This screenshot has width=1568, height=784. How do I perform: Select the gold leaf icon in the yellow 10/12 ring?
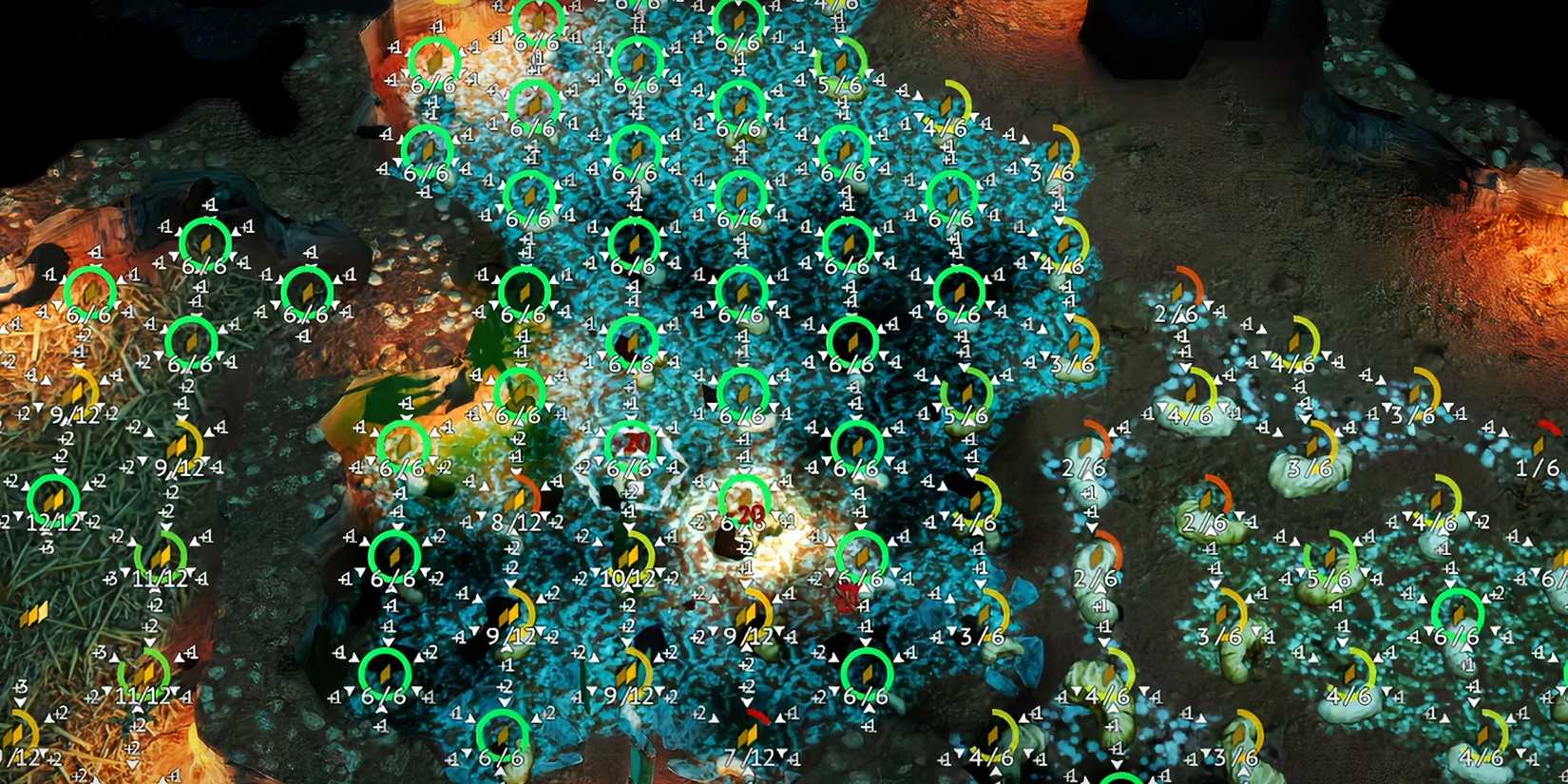[628, 557]
